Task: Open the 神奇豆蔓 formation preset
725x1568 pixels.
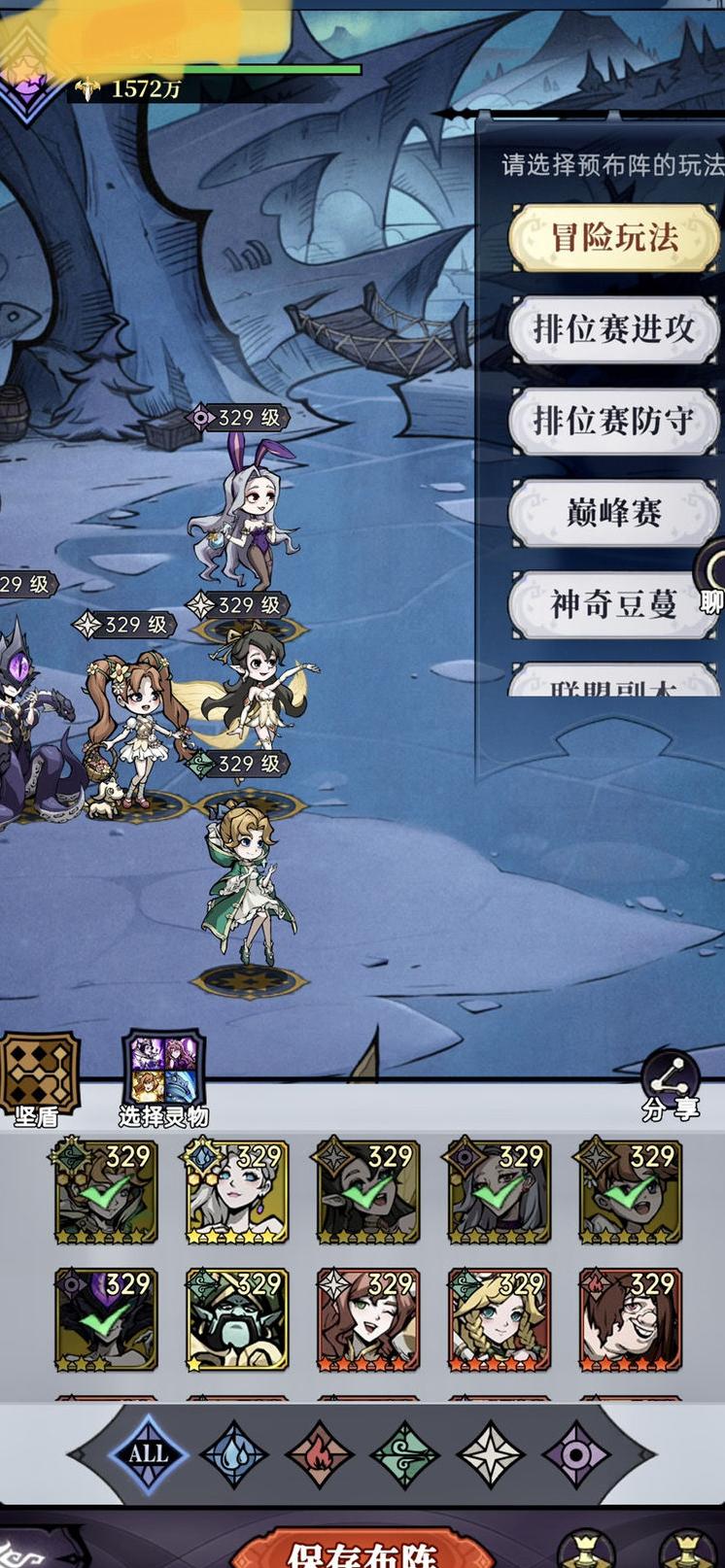Action: (613, 604)
